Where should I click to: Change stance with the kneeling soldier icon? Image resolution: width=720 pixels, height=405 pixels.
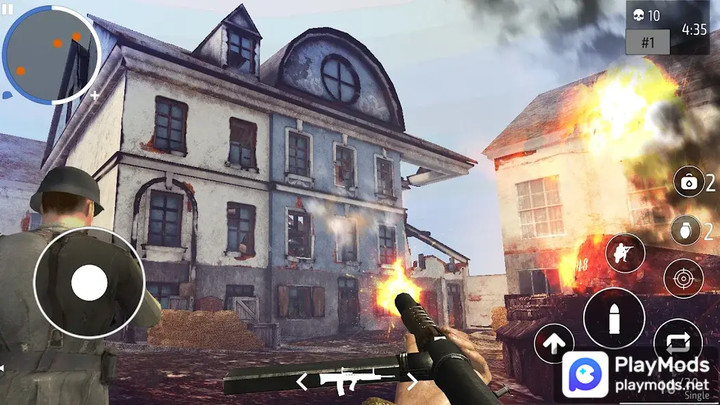(621, 253)
